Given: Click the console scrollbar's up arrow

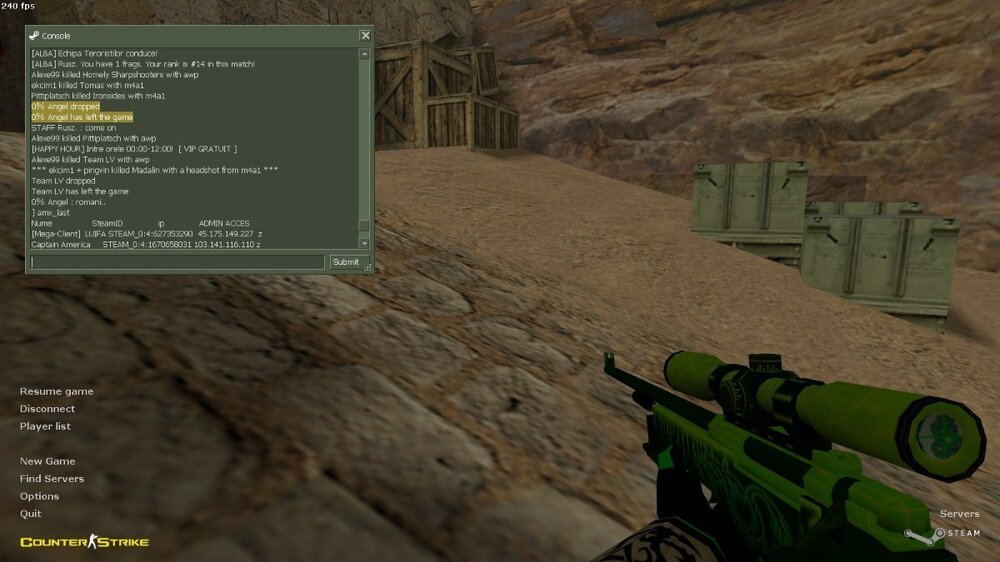Looking at the screenshot, I should [364, 53].
